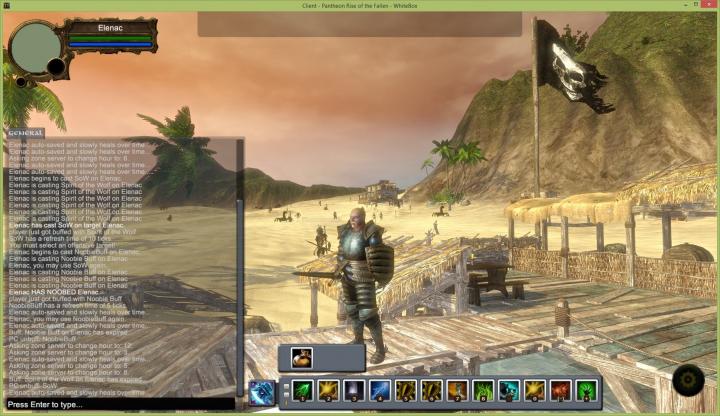Click the chat input field
The image size is (720, 416).
[118, 404]
